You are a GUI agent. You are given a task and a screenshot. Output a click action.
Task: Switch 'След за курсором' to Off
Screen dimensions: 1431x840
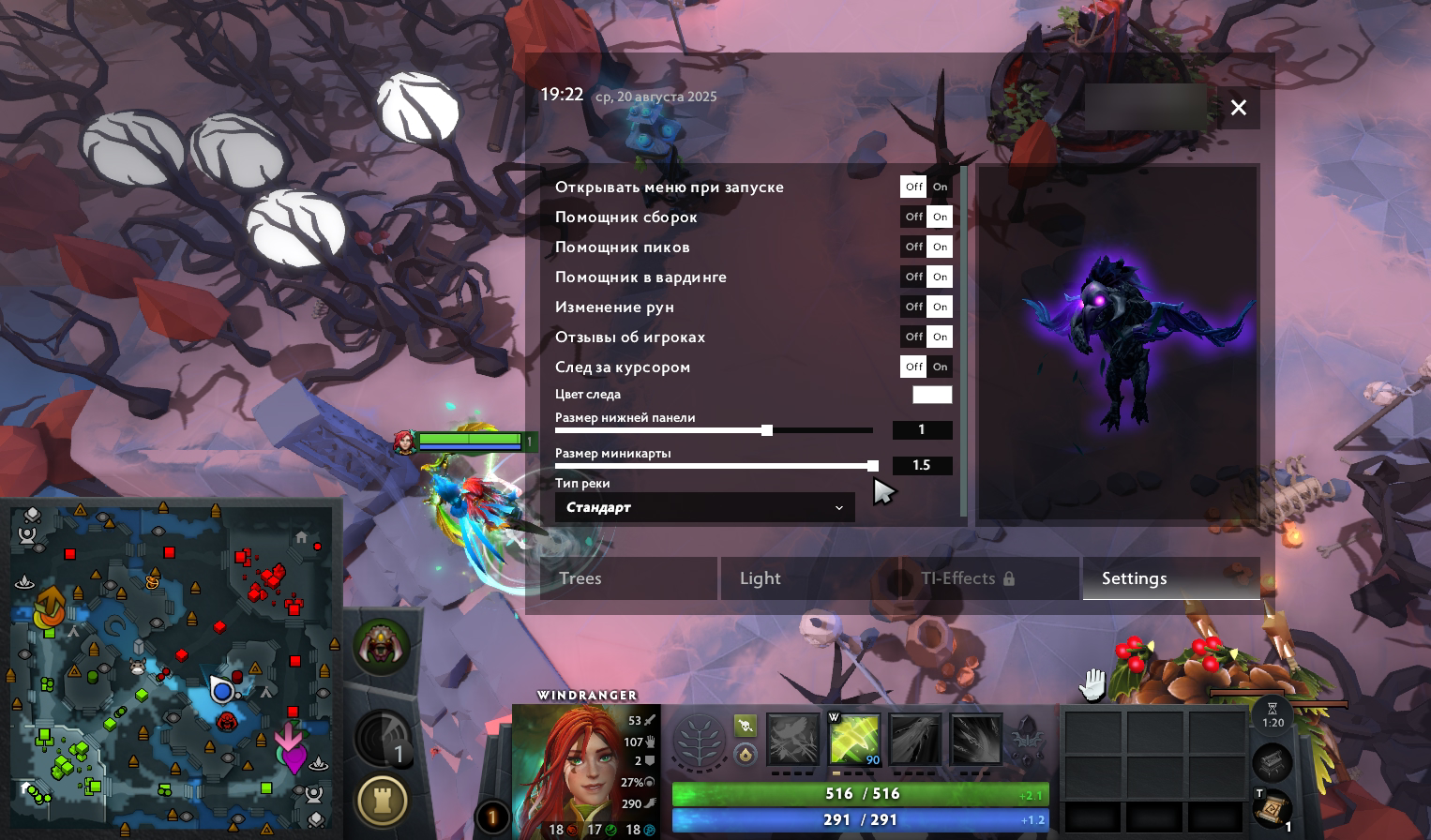pos(912,367)
